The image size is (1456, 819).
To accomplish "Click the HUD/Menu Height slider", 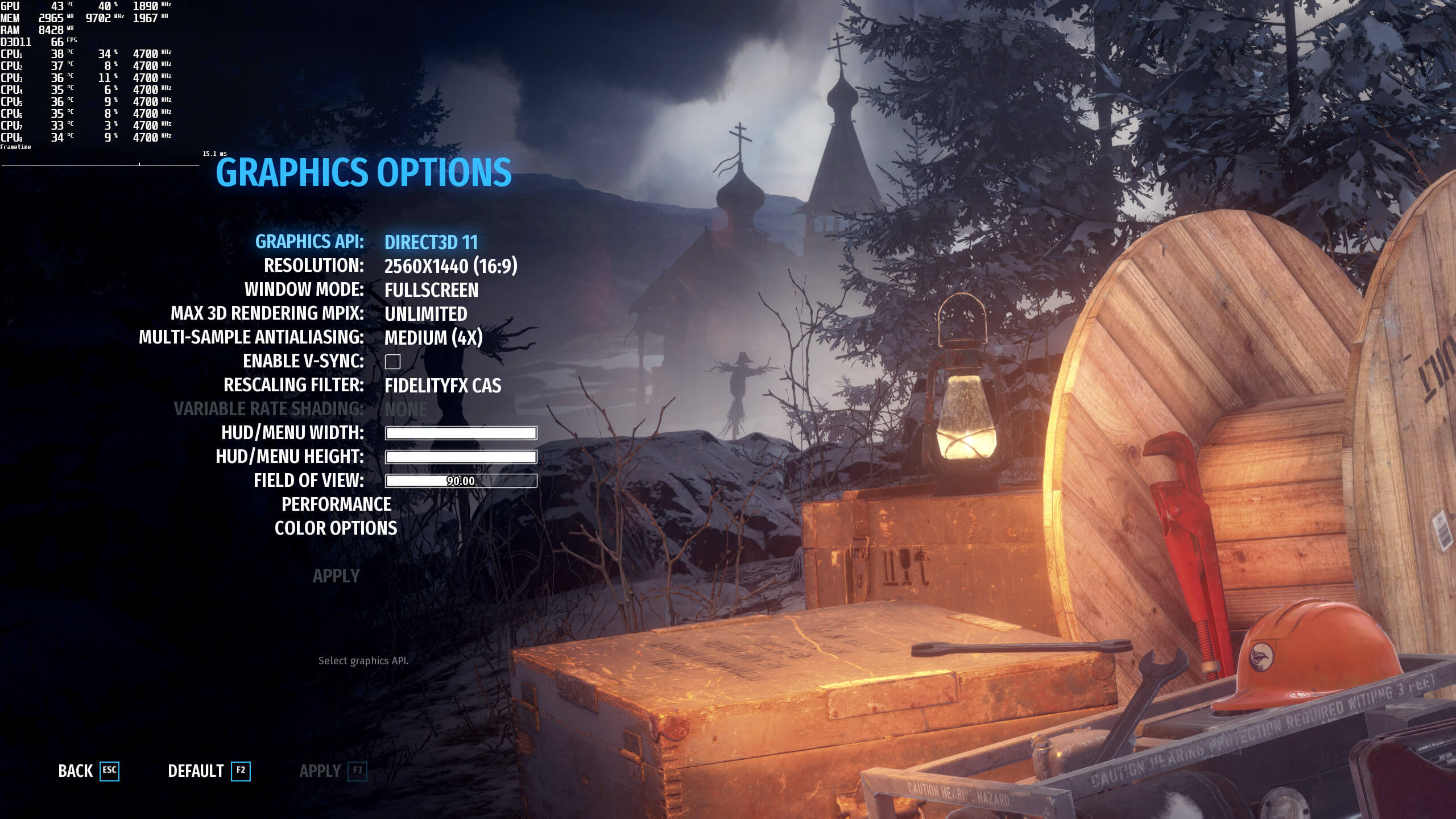I will coord(461,457).
